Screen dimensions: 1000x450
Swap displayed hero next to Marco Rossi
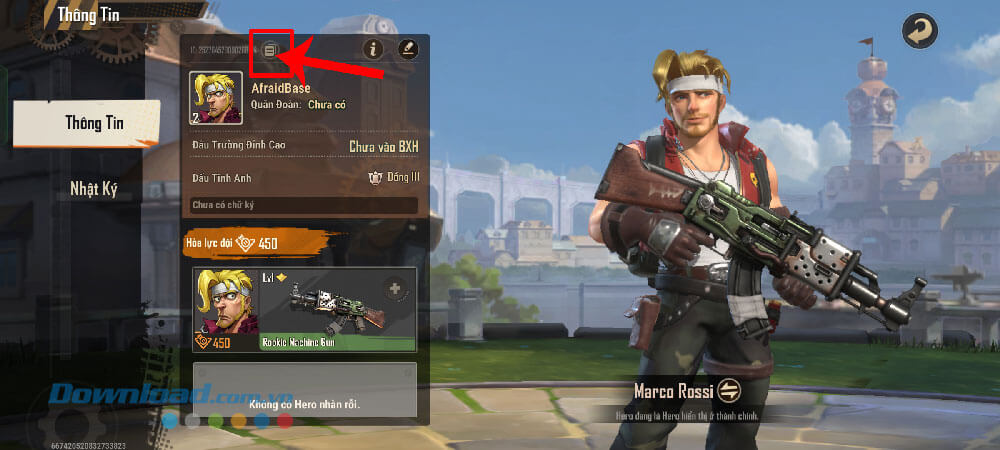(x=727, y=390)
